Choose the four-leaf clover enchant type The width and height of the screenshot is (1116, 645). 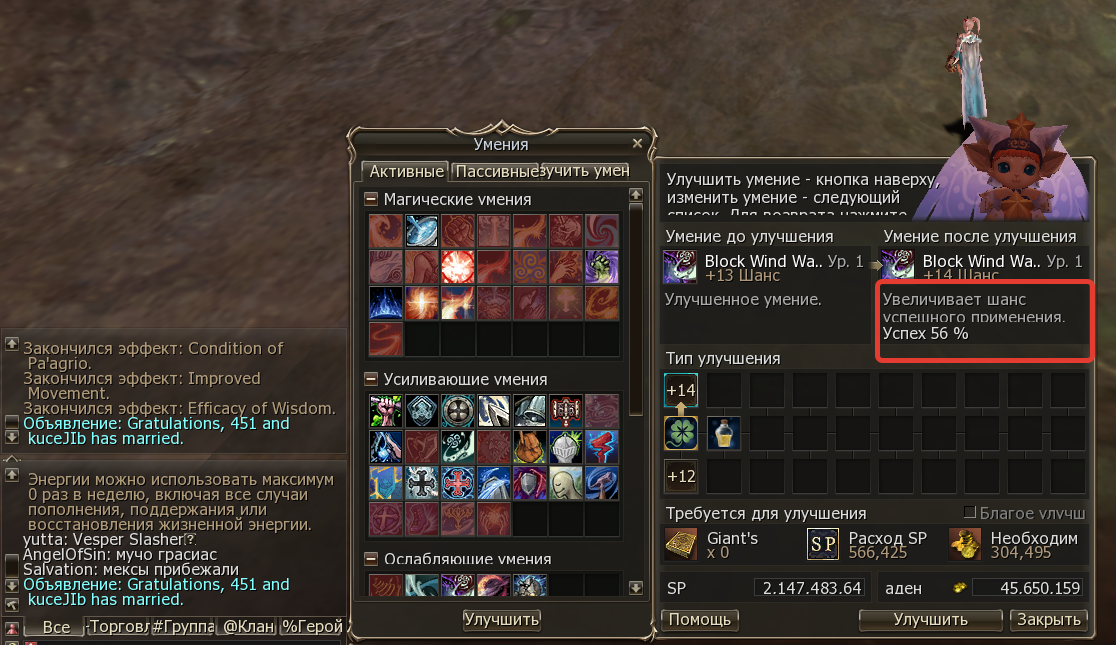point(681,433)
